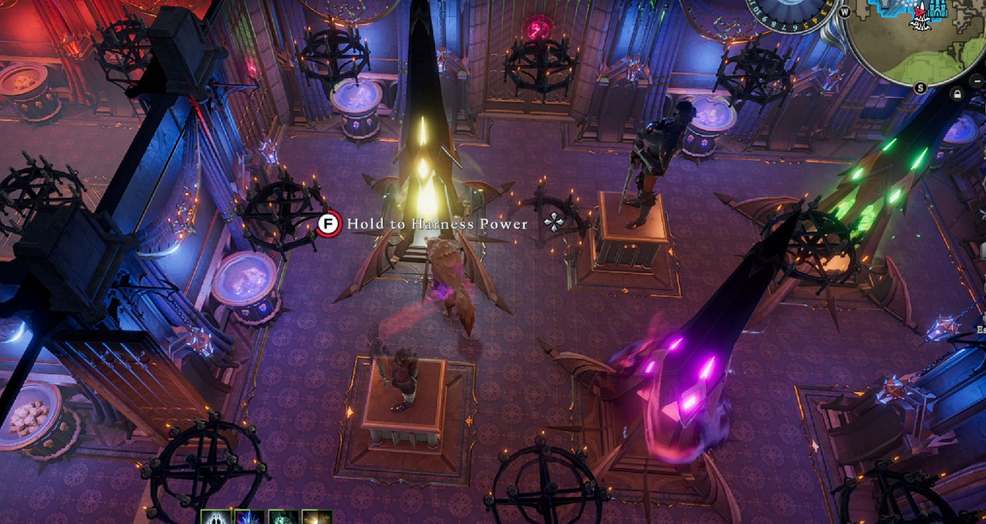986x524 pixels.
Task: Click the minimap's minus zoom-out button
Action: coord(976,80)
